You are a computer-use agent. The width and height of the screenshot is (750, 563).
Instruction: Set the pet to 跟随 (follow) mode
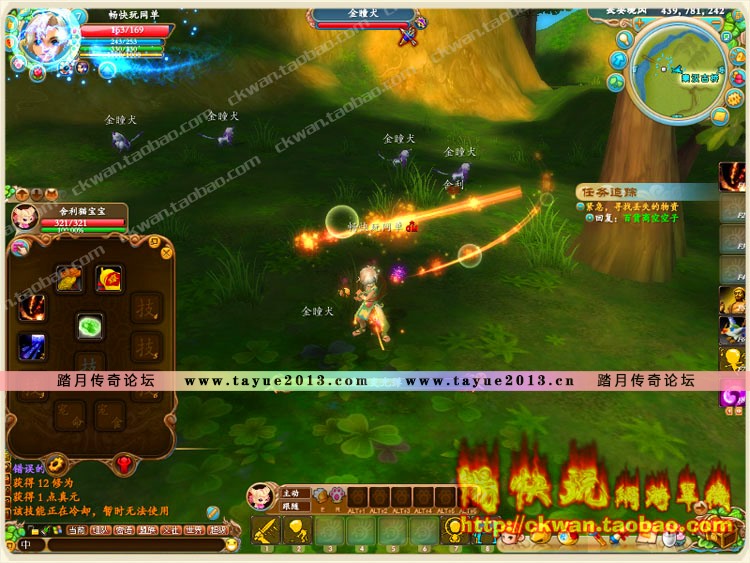point(291,505)
